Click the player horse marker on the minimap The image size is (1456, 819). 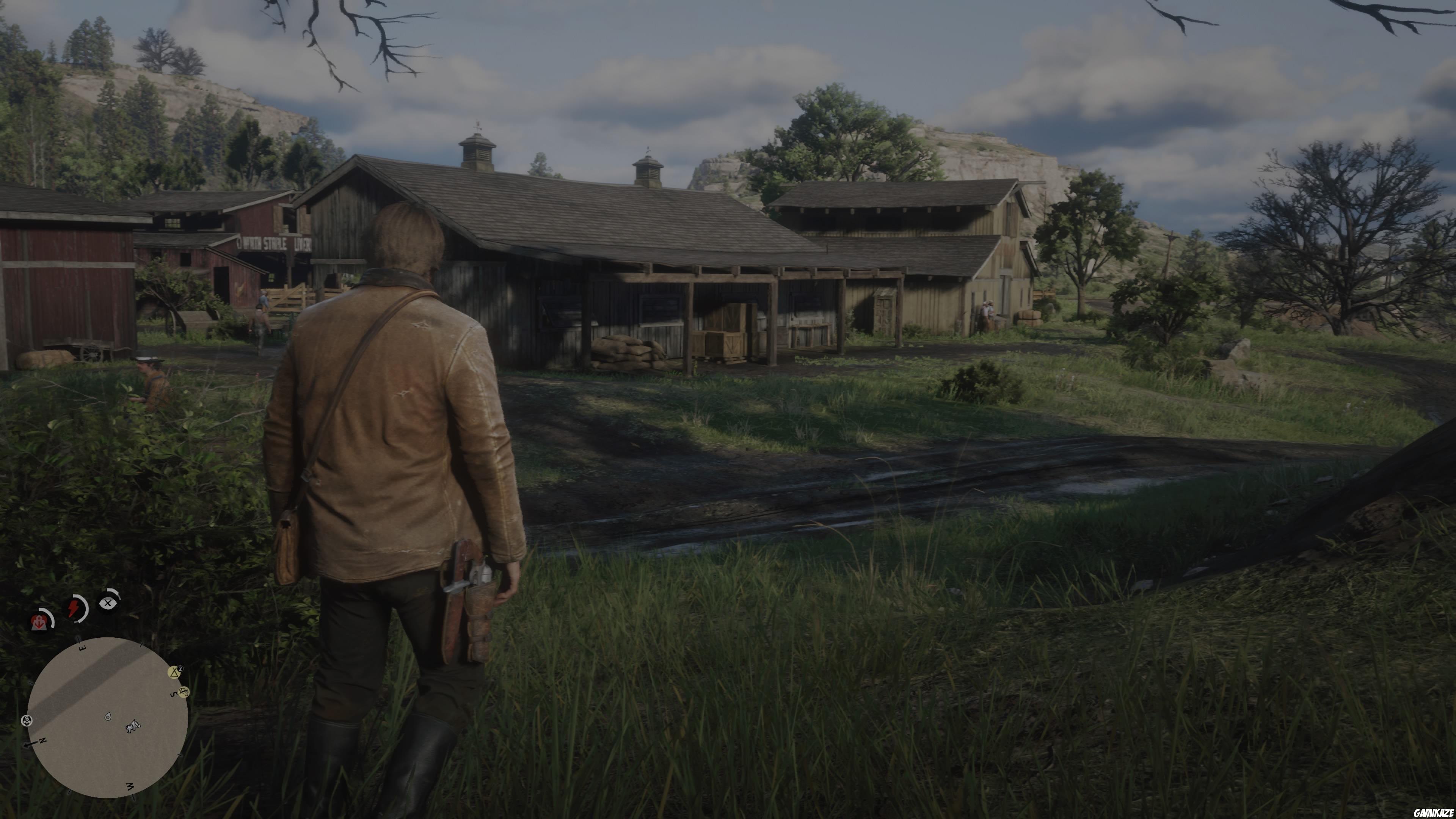tap(132, 728)
